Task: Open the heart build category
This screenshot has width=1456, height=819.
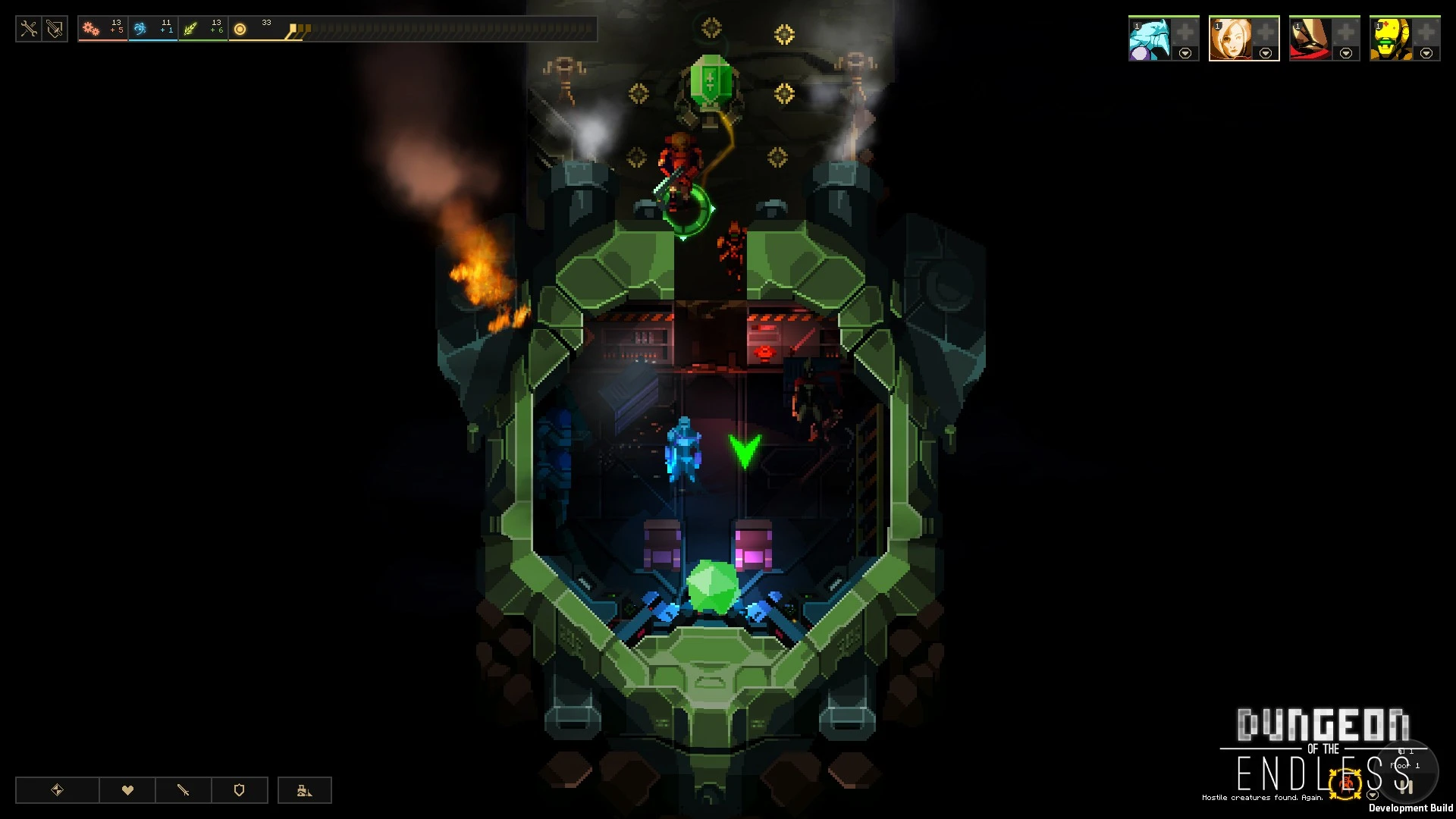Action: click(127, 790)
